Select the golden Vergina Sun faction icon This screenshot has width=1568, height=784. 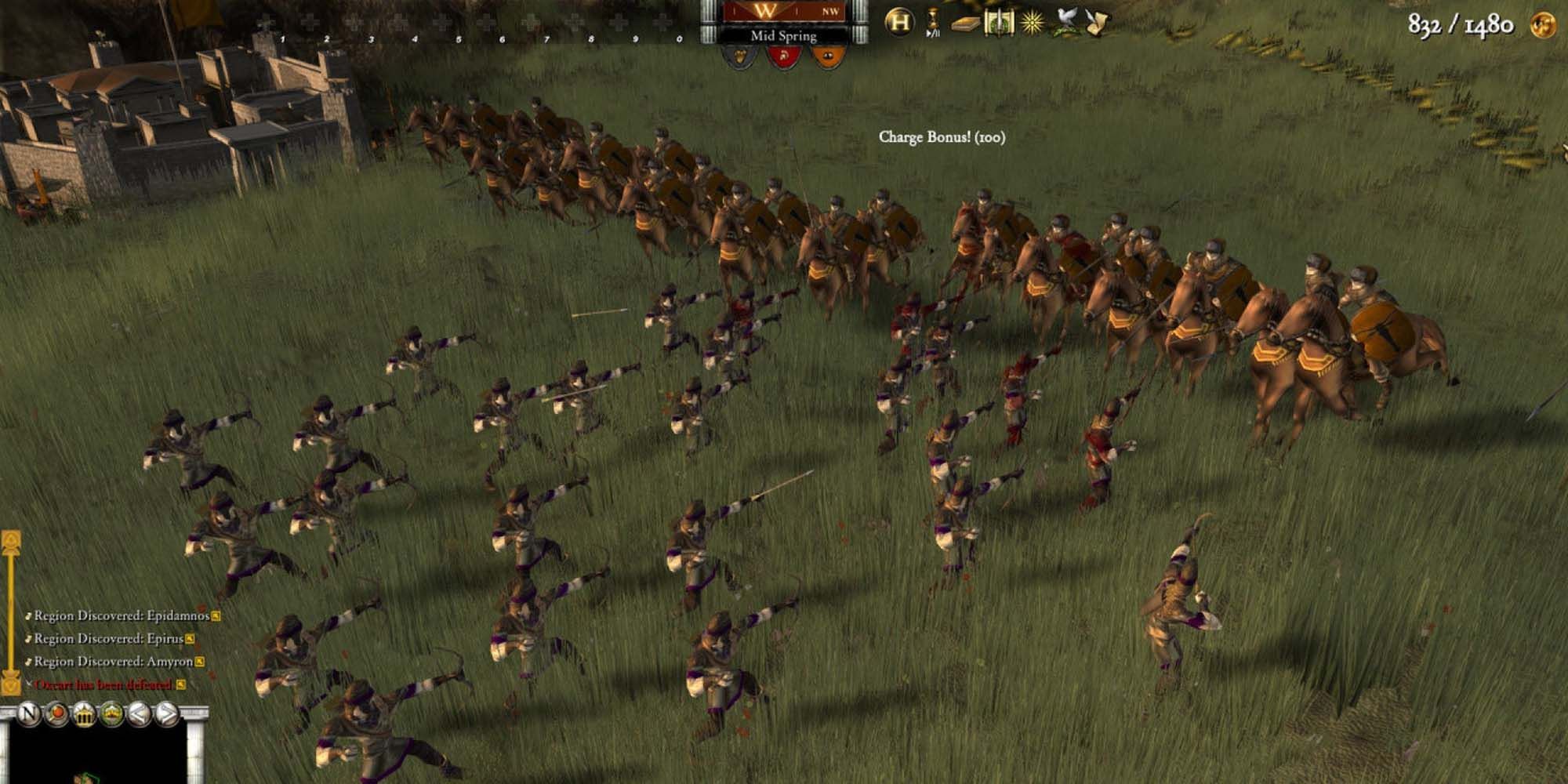(x=1031, y=22)
